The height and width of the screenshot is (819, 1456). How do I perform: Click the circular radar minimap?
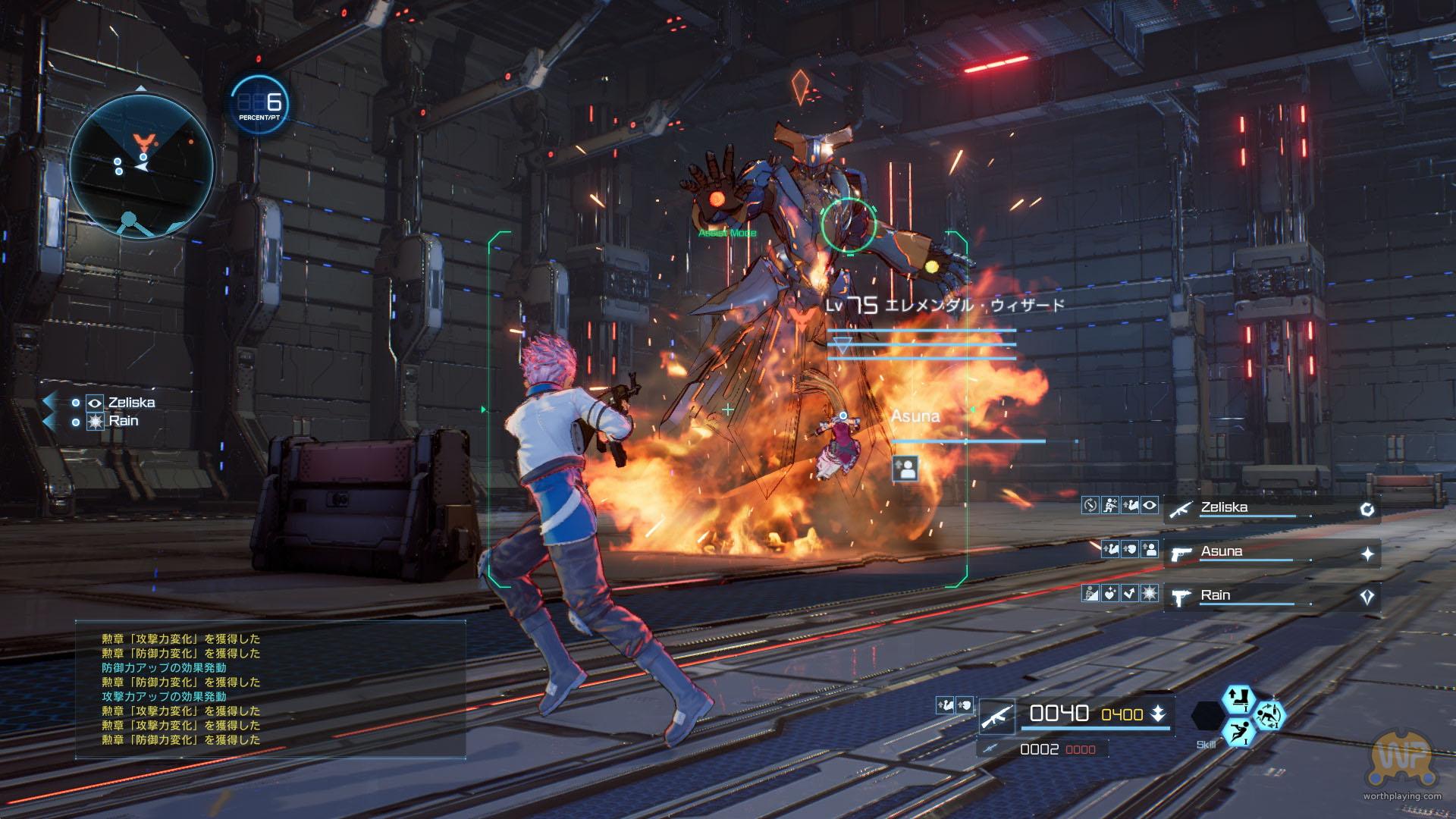[142, 165]
